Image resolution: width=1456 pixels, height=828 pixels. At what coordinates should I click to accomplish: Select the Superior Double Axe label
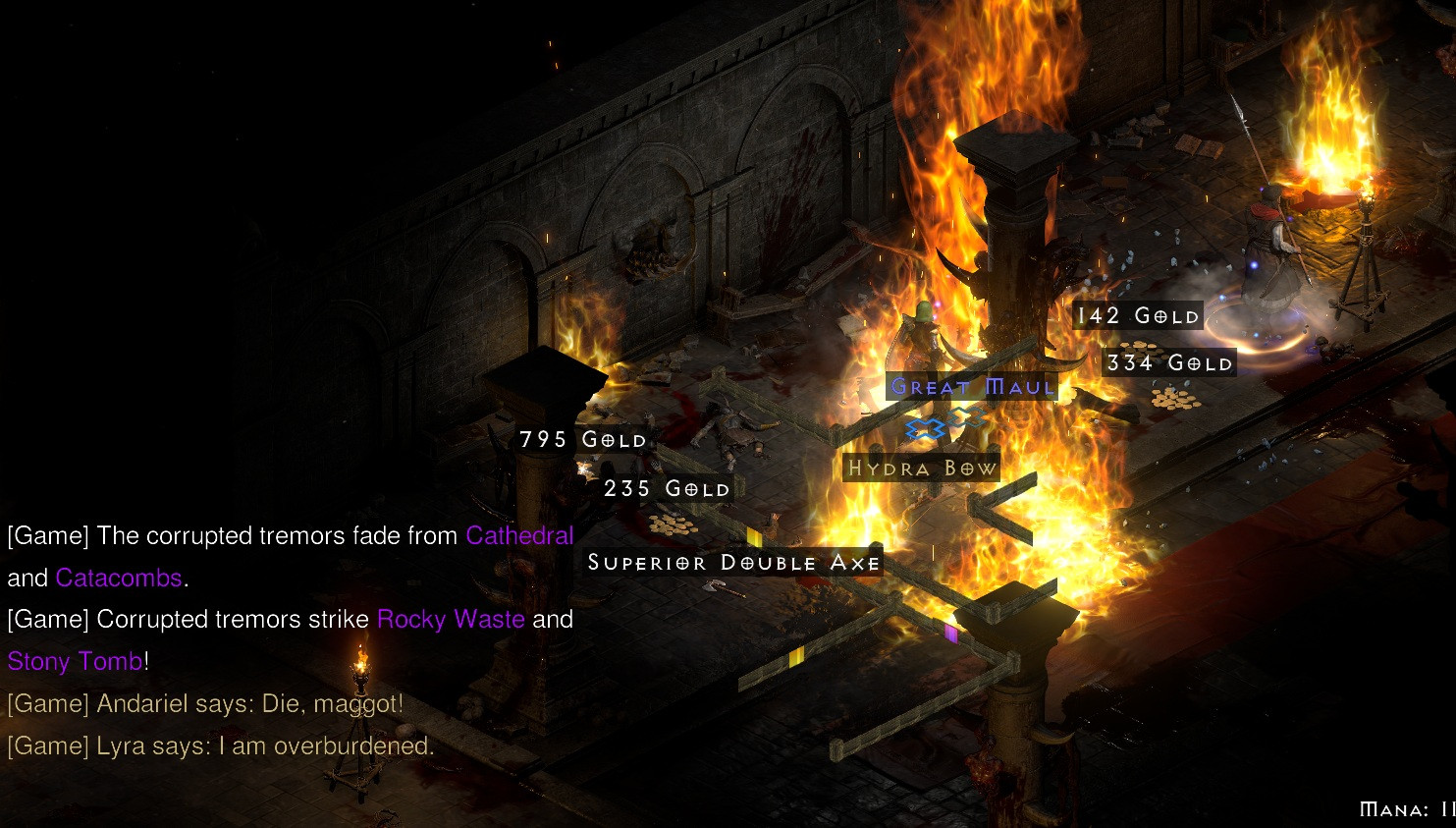734,563
